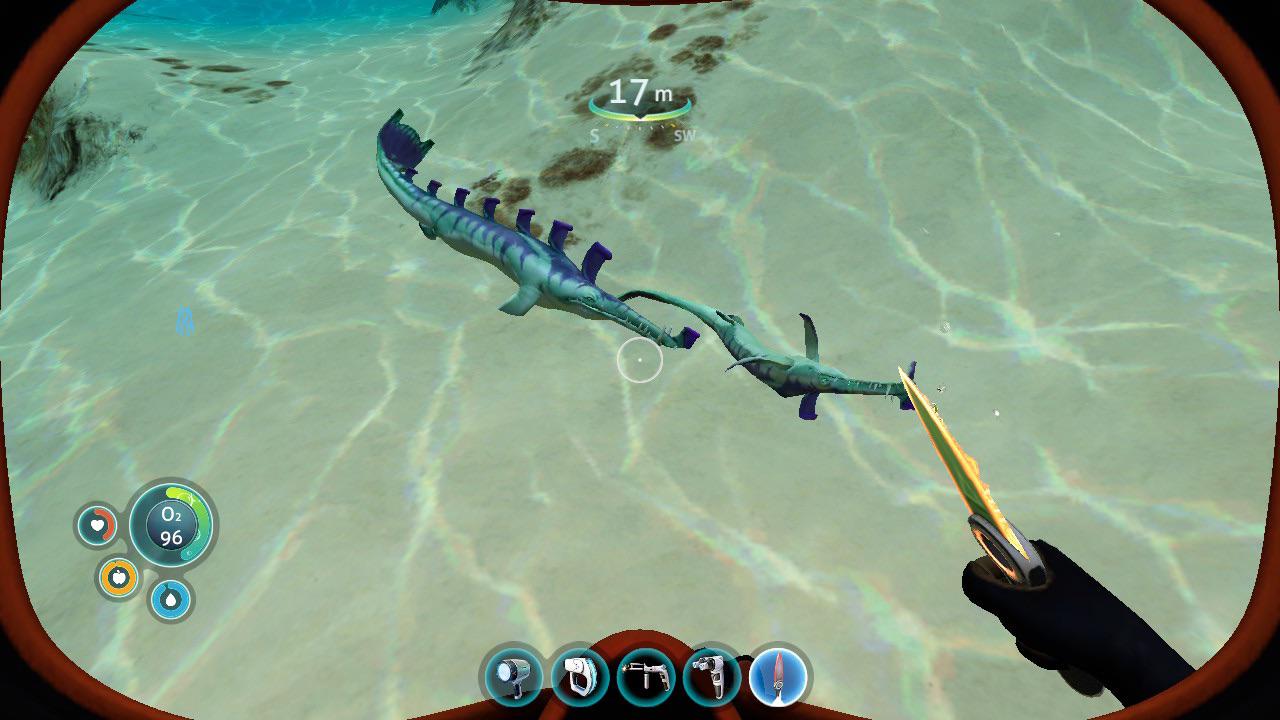Screen dimensions: 1280x720
Task: Click the central crosshair reticle
Action: (x=640, y=360)
